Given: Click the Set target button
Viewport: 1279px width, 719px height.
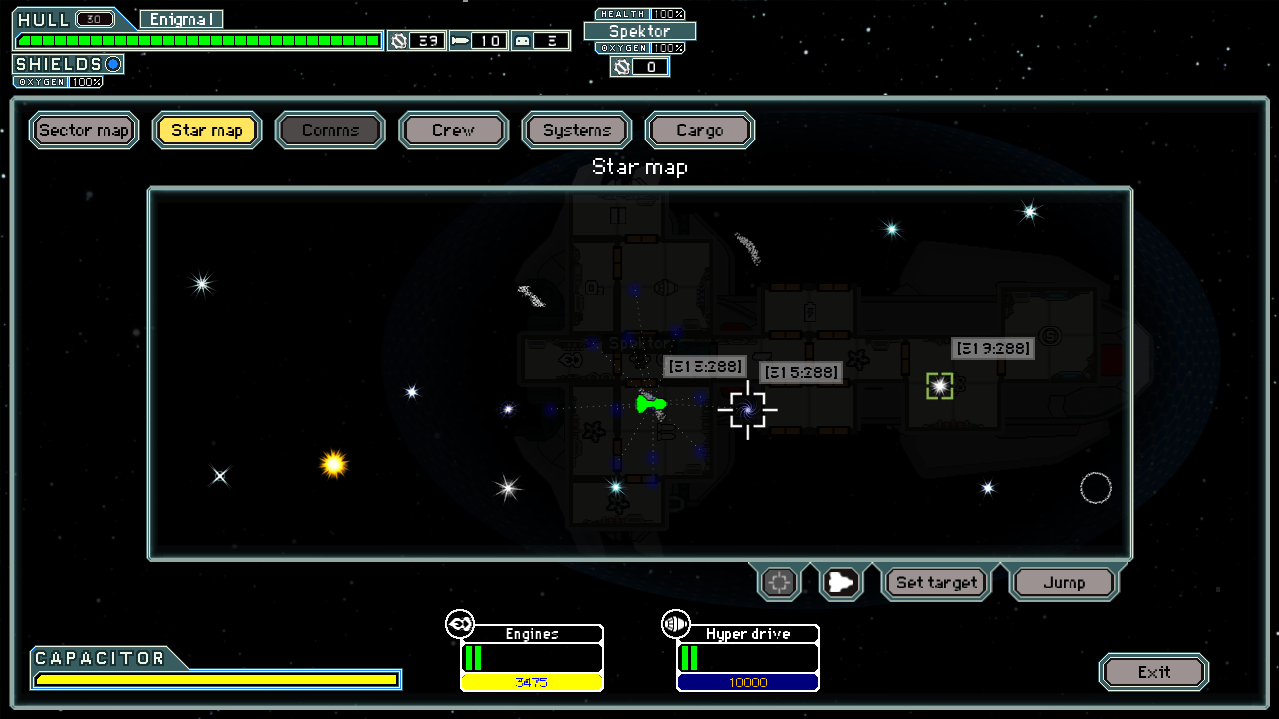Looking at the screenshot, I should (936, 582).
